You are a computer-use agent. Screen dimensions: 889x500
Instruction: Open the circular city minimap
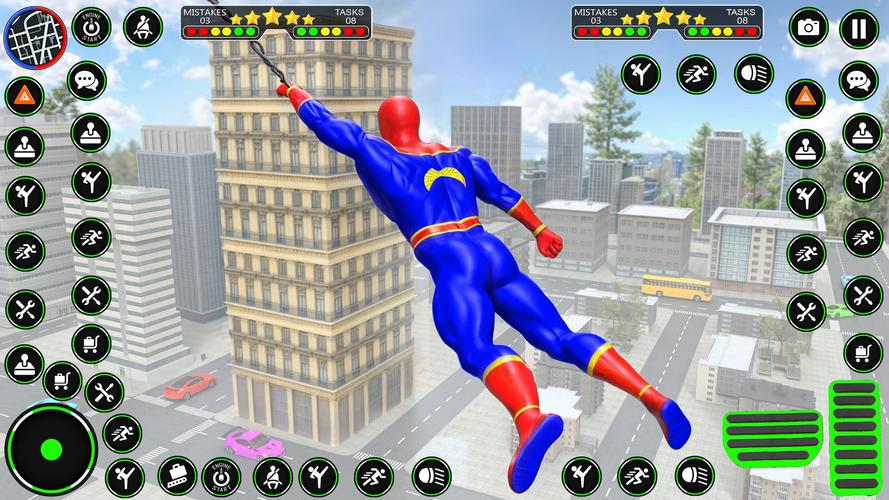coord(32,36)
